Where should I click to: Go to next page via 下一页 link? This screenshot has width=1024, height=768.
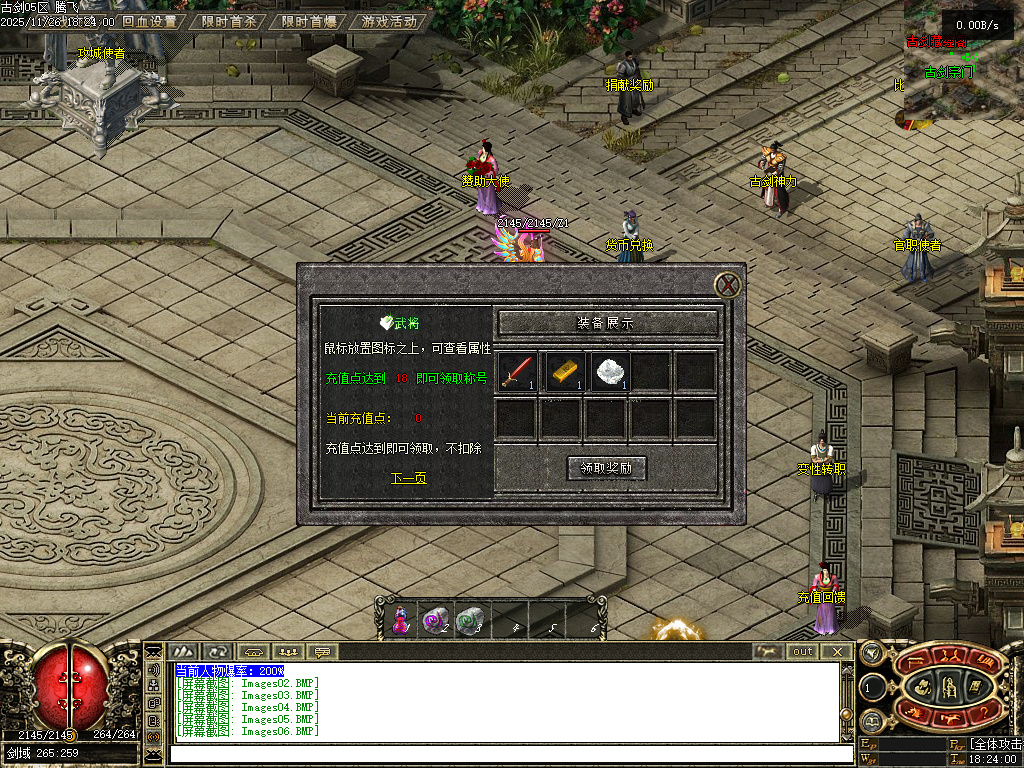408,478
